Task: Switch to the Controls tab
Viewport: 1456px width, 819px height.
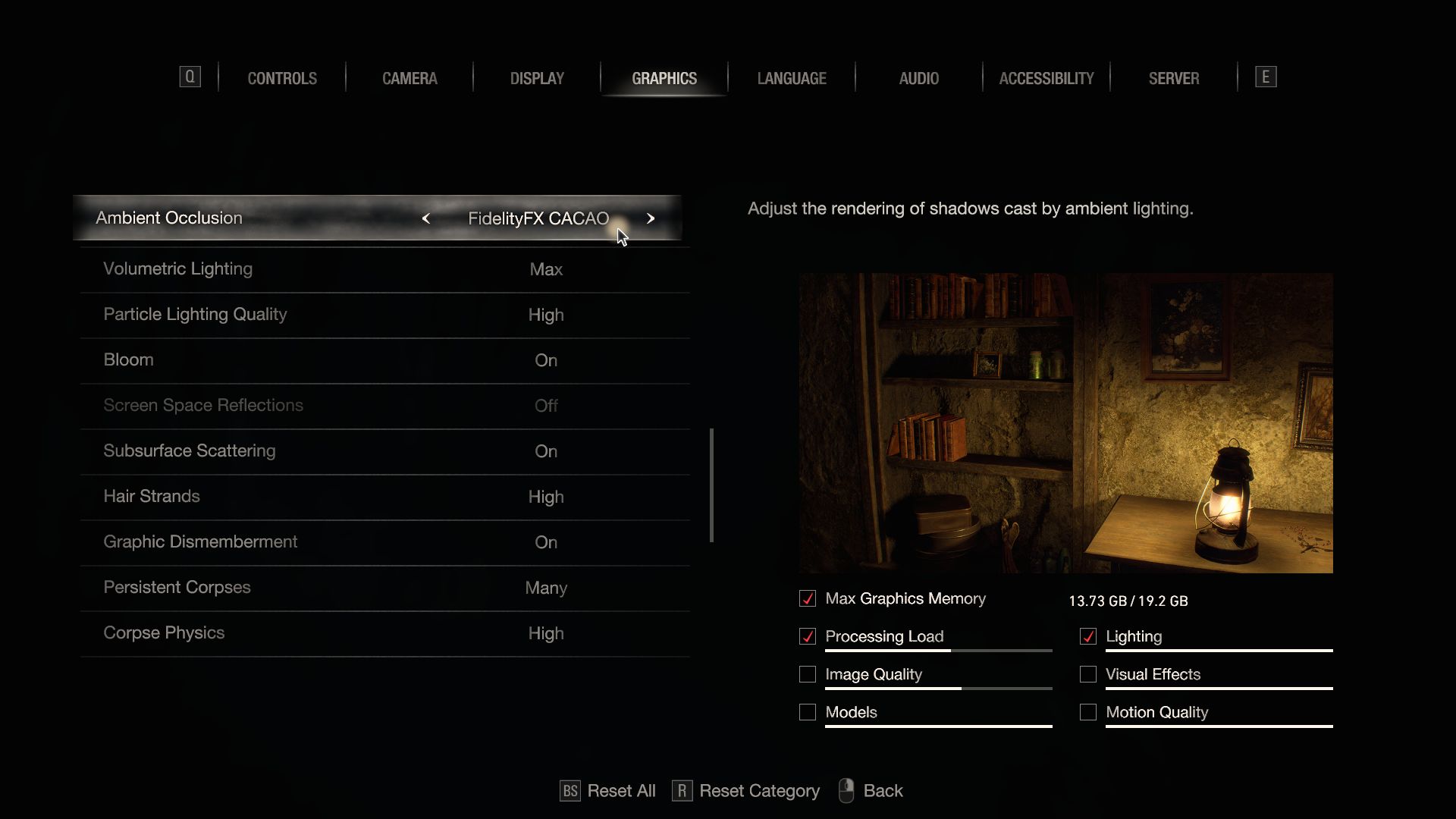Action: pos(282,78)
